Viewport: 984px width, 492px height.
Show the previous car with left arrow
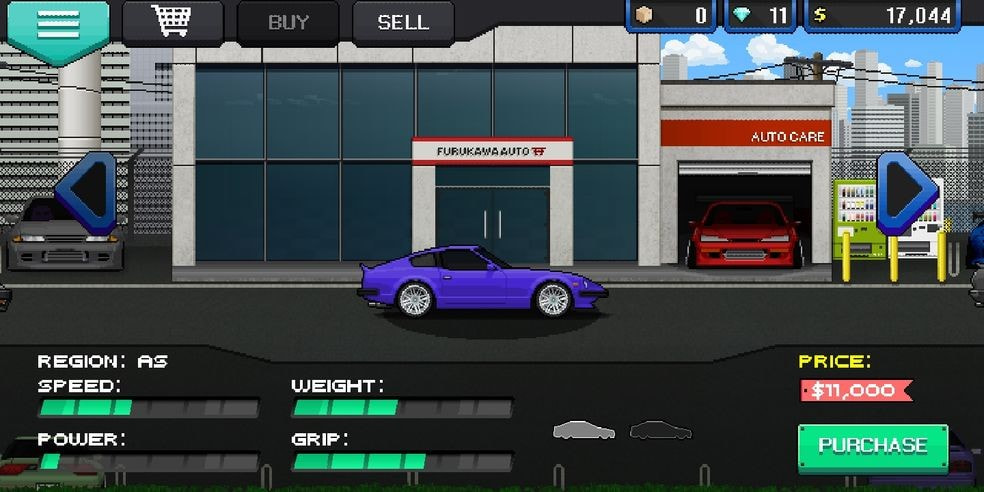(86, 191)
